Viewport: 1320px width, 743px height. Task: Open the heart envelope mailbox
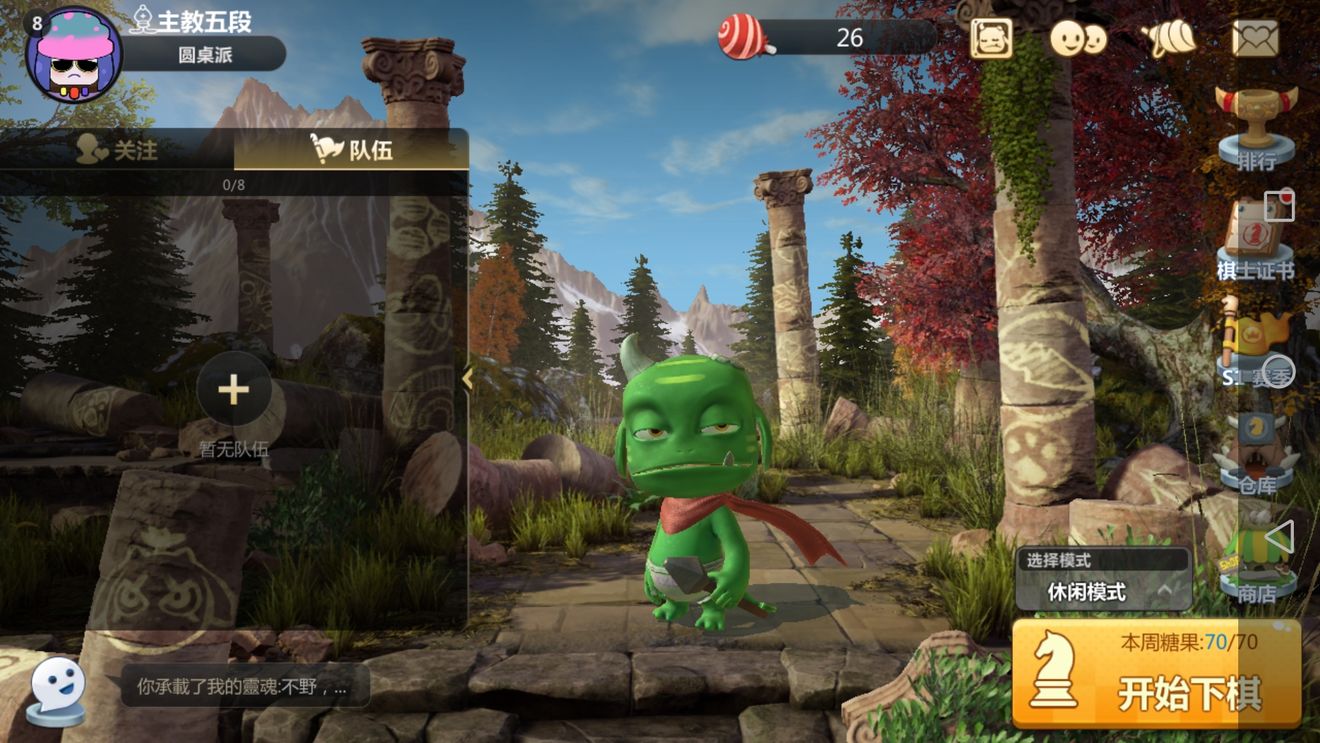(x=1256, y=39)
